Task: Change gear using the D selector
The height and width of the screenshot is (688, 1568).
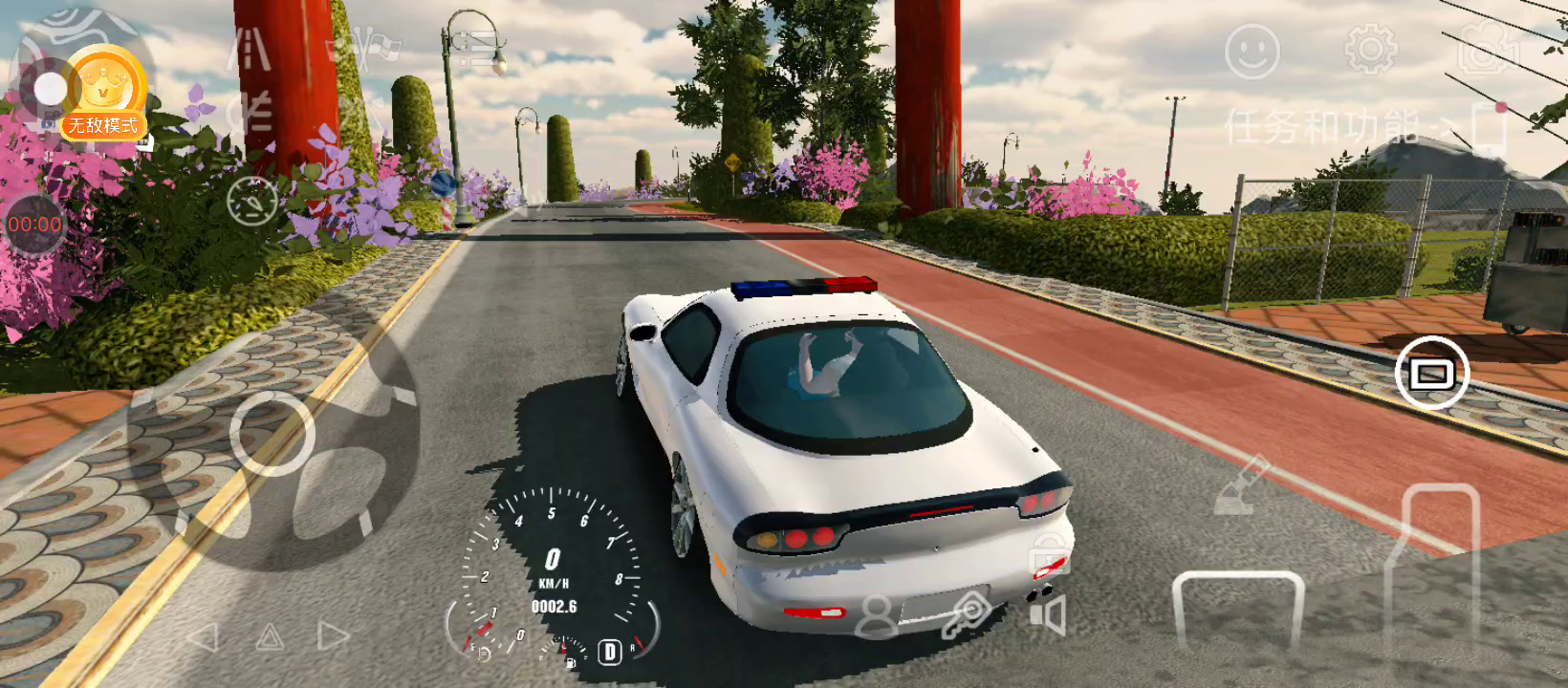Action: point(609,652)
